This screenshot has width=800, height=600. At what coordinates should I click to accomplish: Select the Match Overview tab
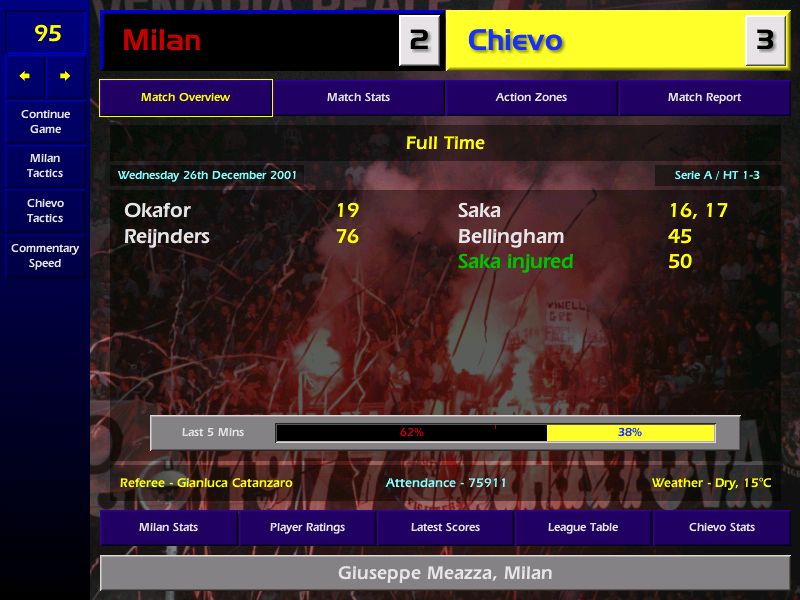[185, 98]
